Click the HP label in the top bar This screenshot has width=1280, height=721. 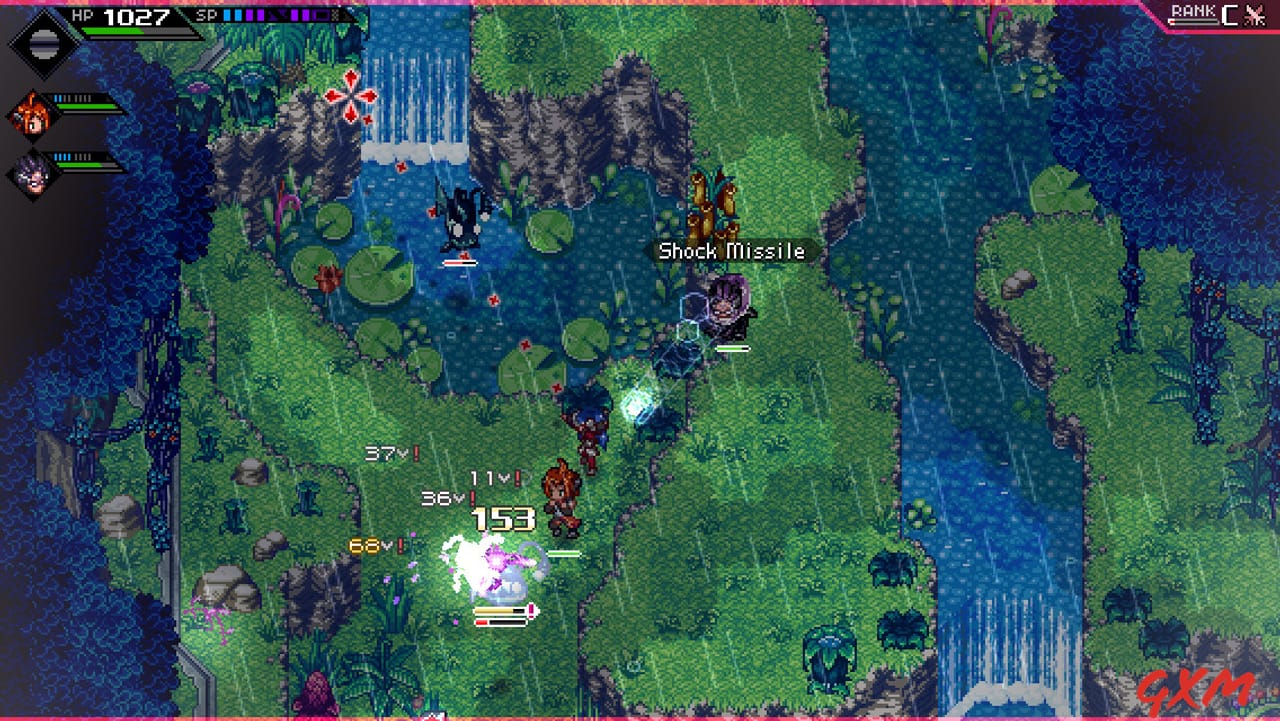[82, 14]
